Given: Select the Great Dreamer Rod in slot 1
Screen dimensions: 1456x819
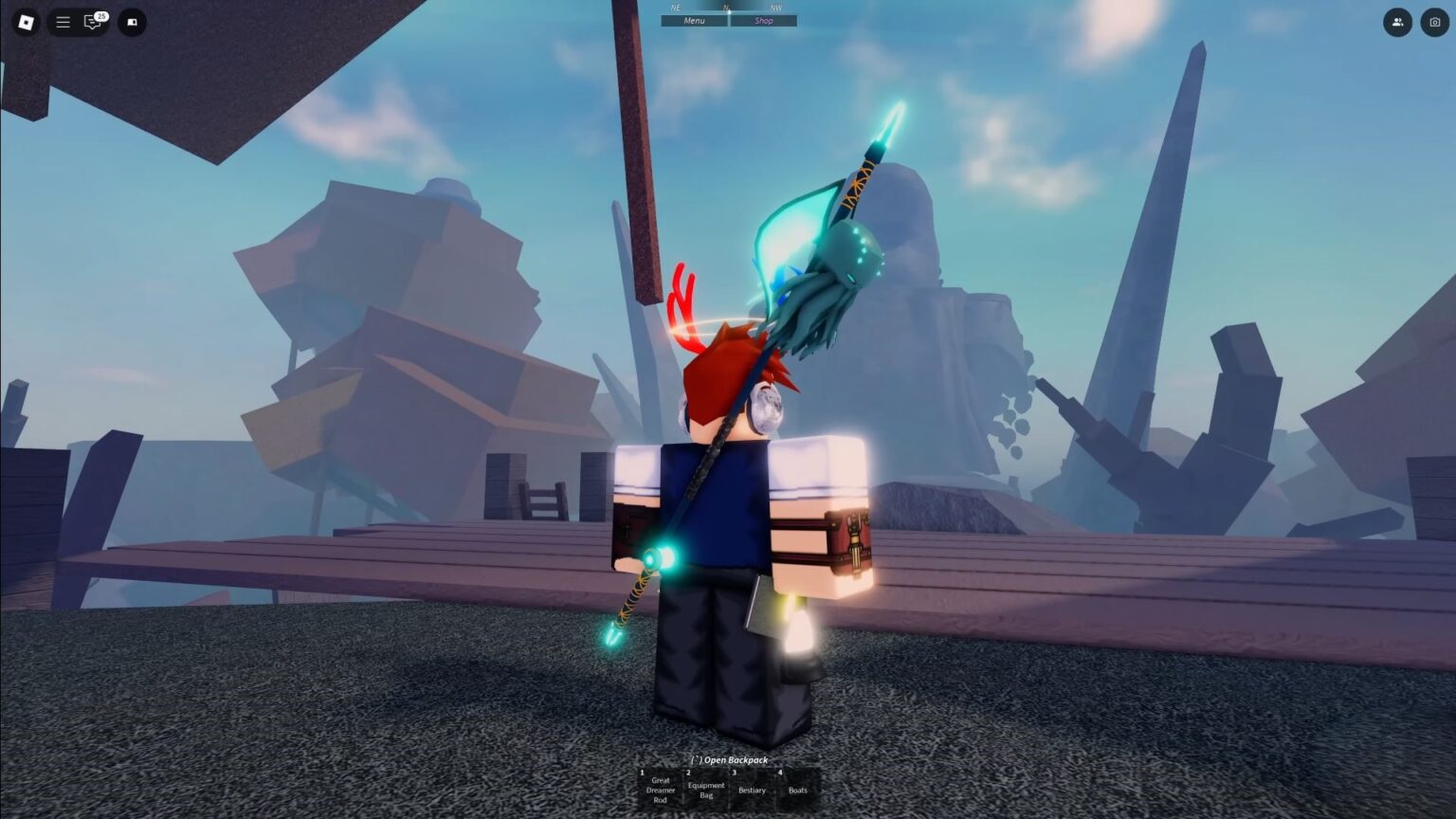Looking at the screenshot, I should pos(661,791).
